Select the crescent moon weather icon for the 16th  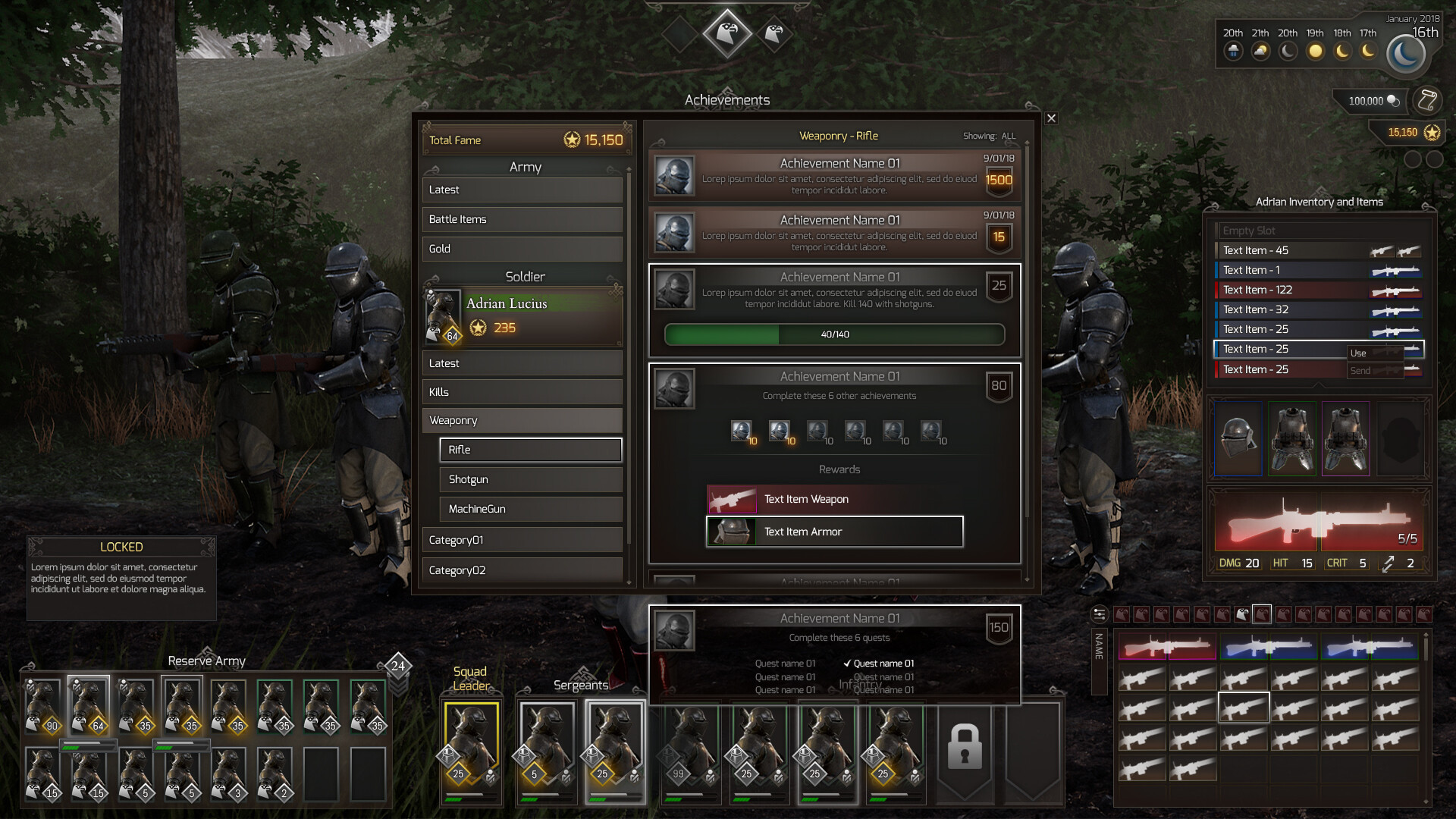point(1407,53)
